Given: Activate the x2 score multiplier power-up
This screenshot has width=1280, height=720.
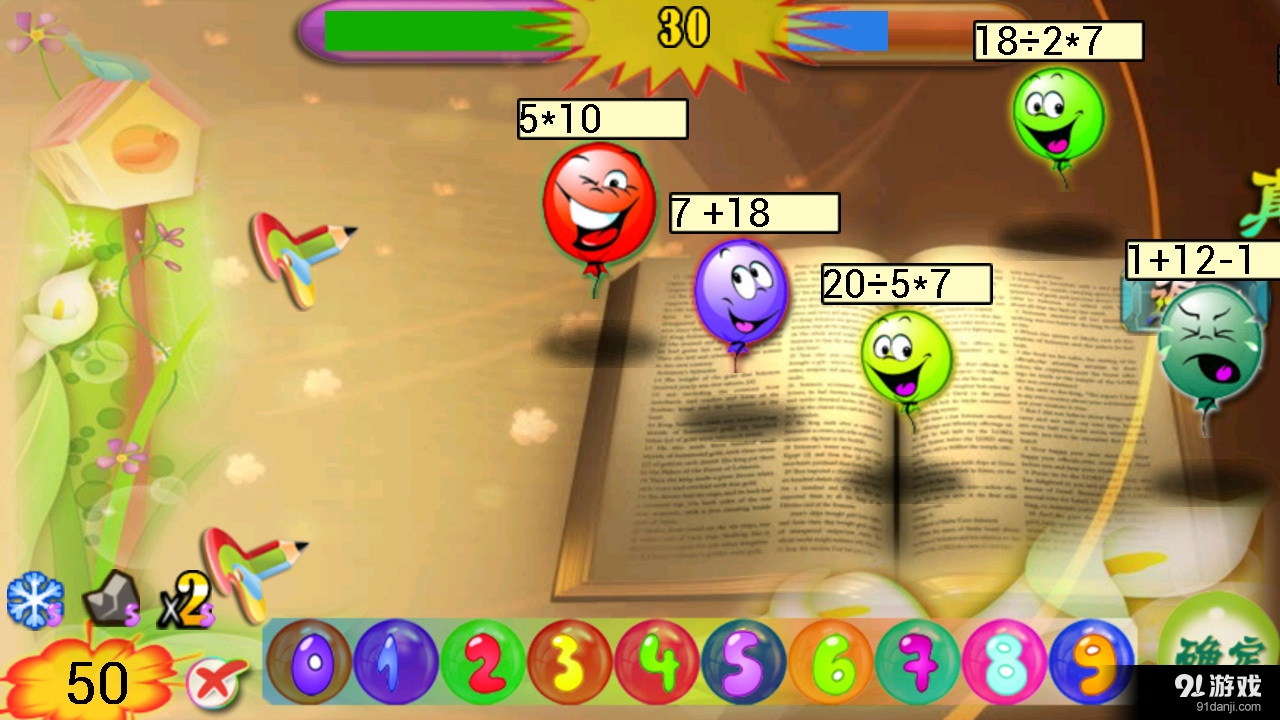Looking at the screenshot, I should click(x=186, y=601).
